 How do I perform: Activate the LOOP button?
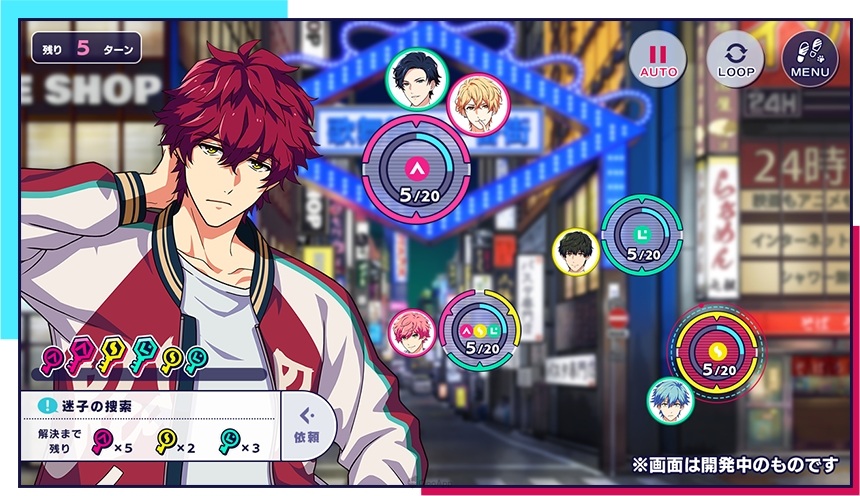[735, 59]
